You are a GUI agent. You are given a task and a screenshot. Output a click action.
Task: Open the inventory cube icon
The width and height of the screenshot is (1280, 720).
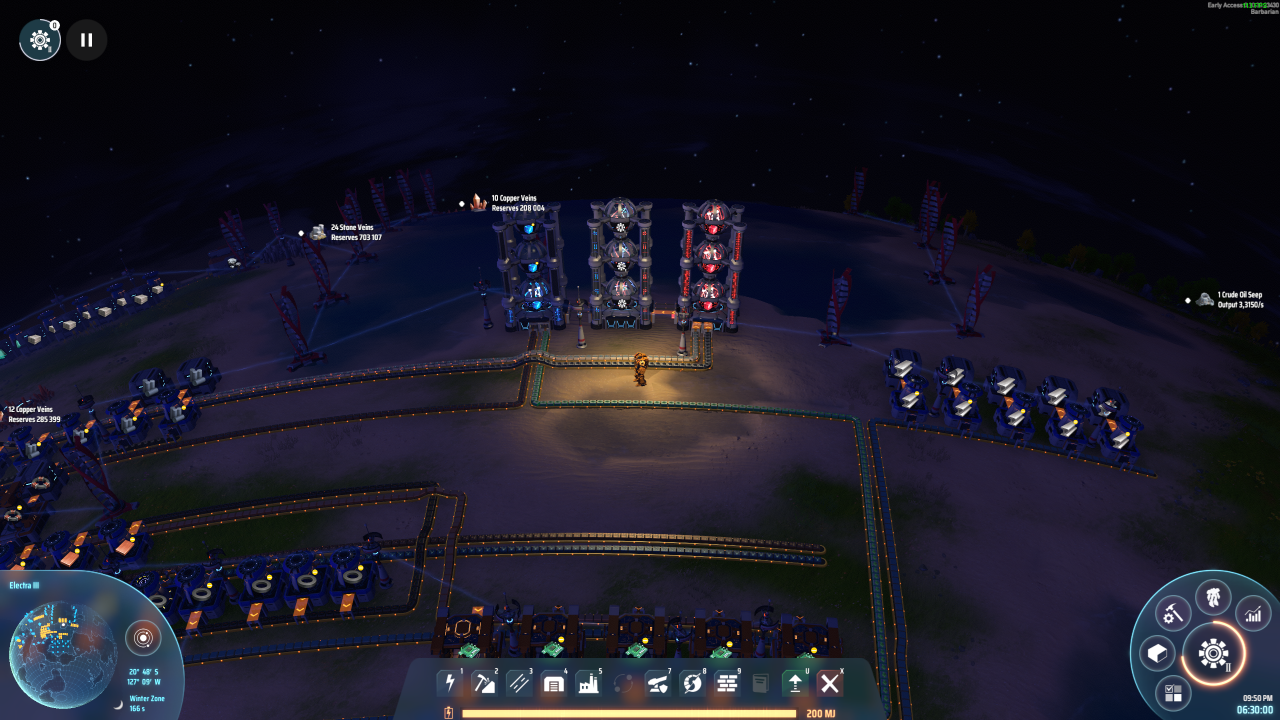(1157, 654)
